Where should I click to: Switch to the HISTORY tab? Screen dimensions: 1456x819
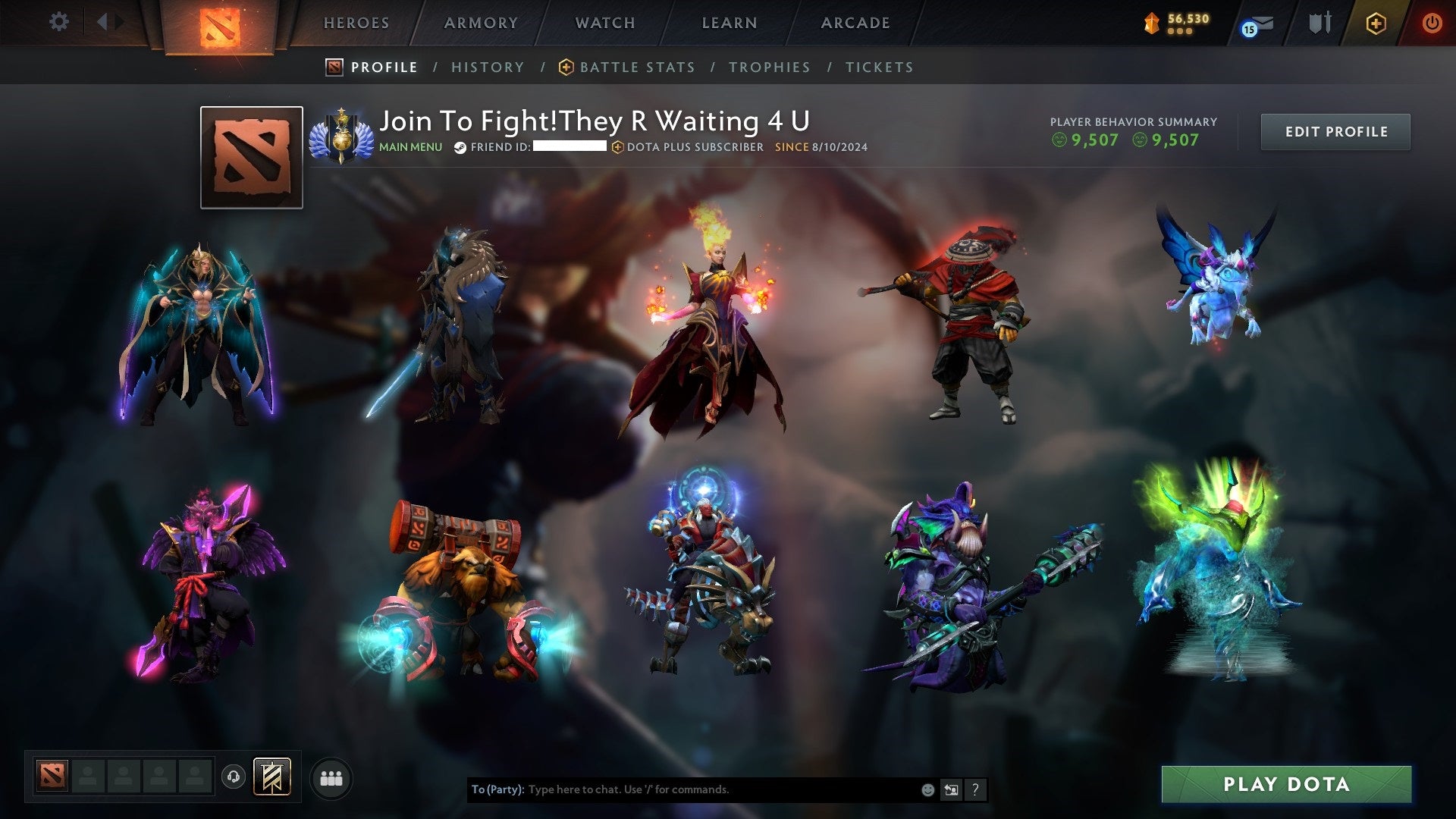pos(488,67)
